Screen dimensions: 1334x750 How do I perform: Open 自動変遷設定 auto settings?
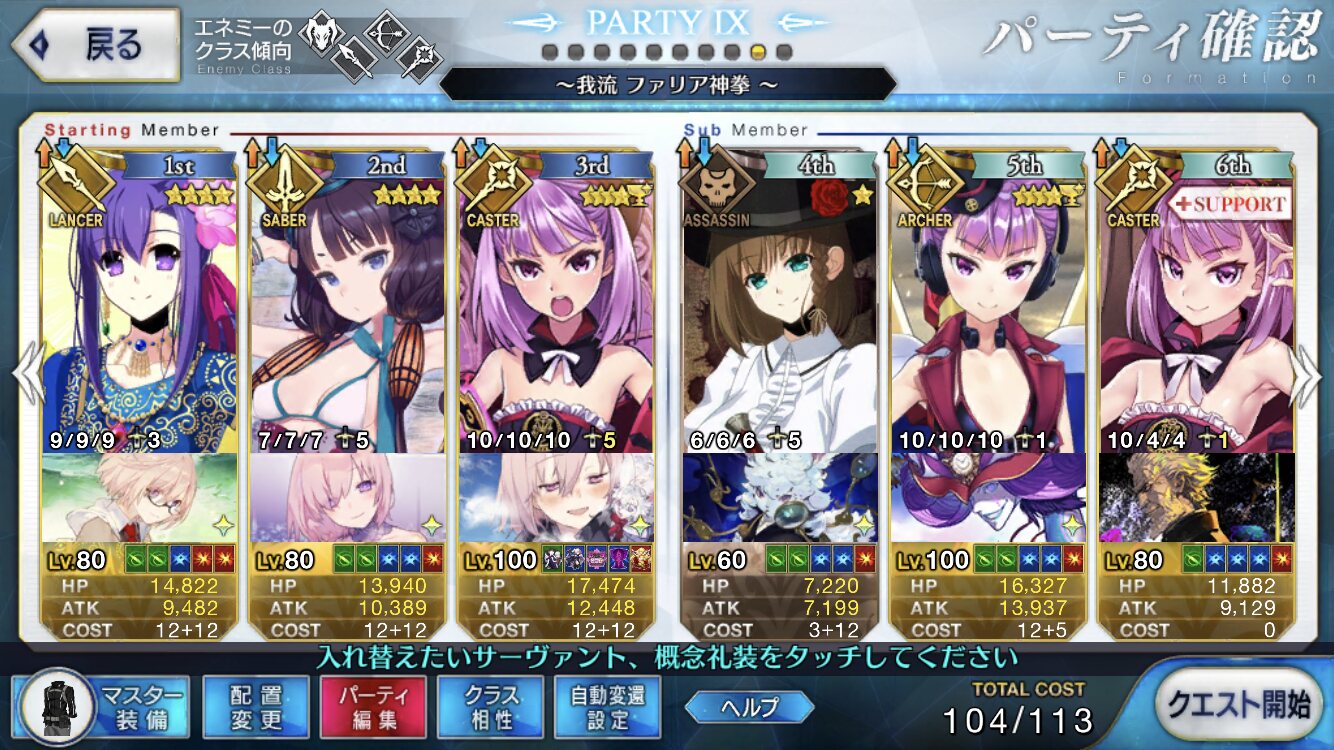pos(607,707)
